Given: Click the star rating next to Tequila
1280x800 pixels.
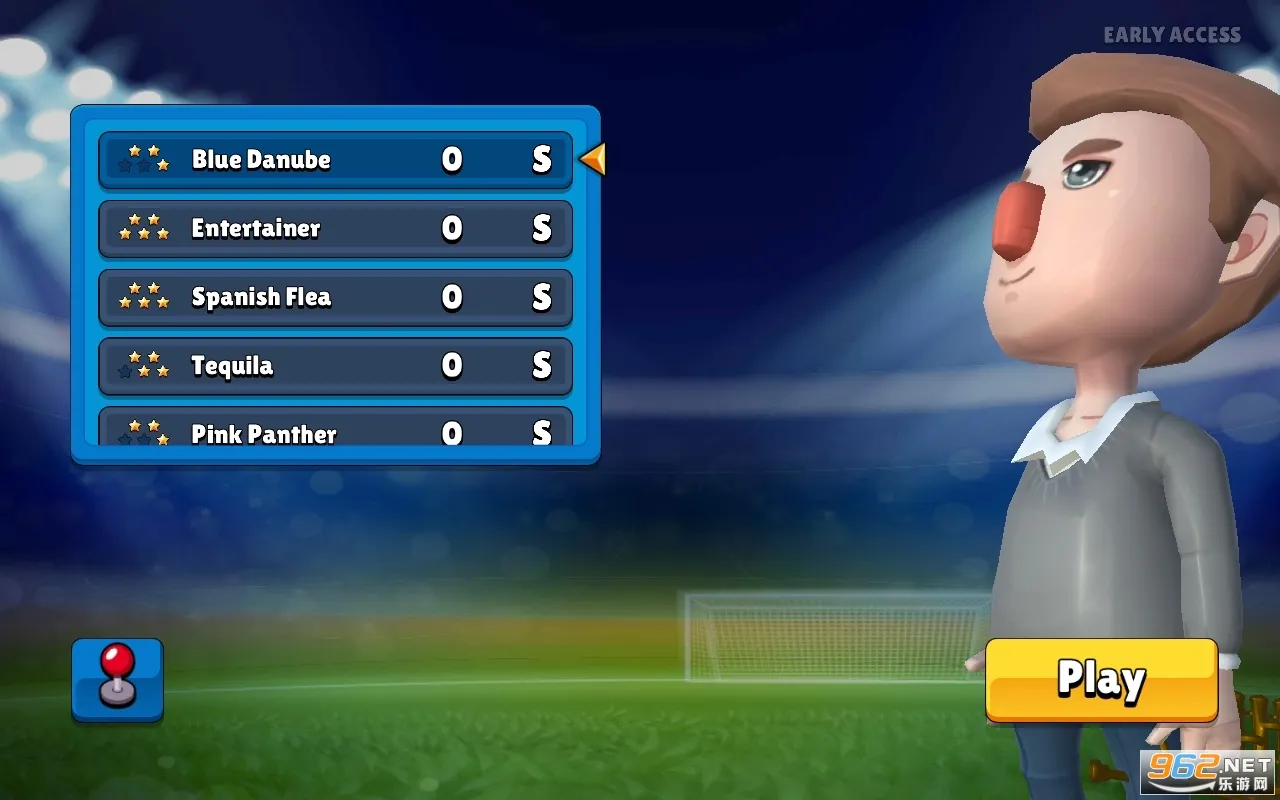Looking at the screenshot, I should [143, 366].
